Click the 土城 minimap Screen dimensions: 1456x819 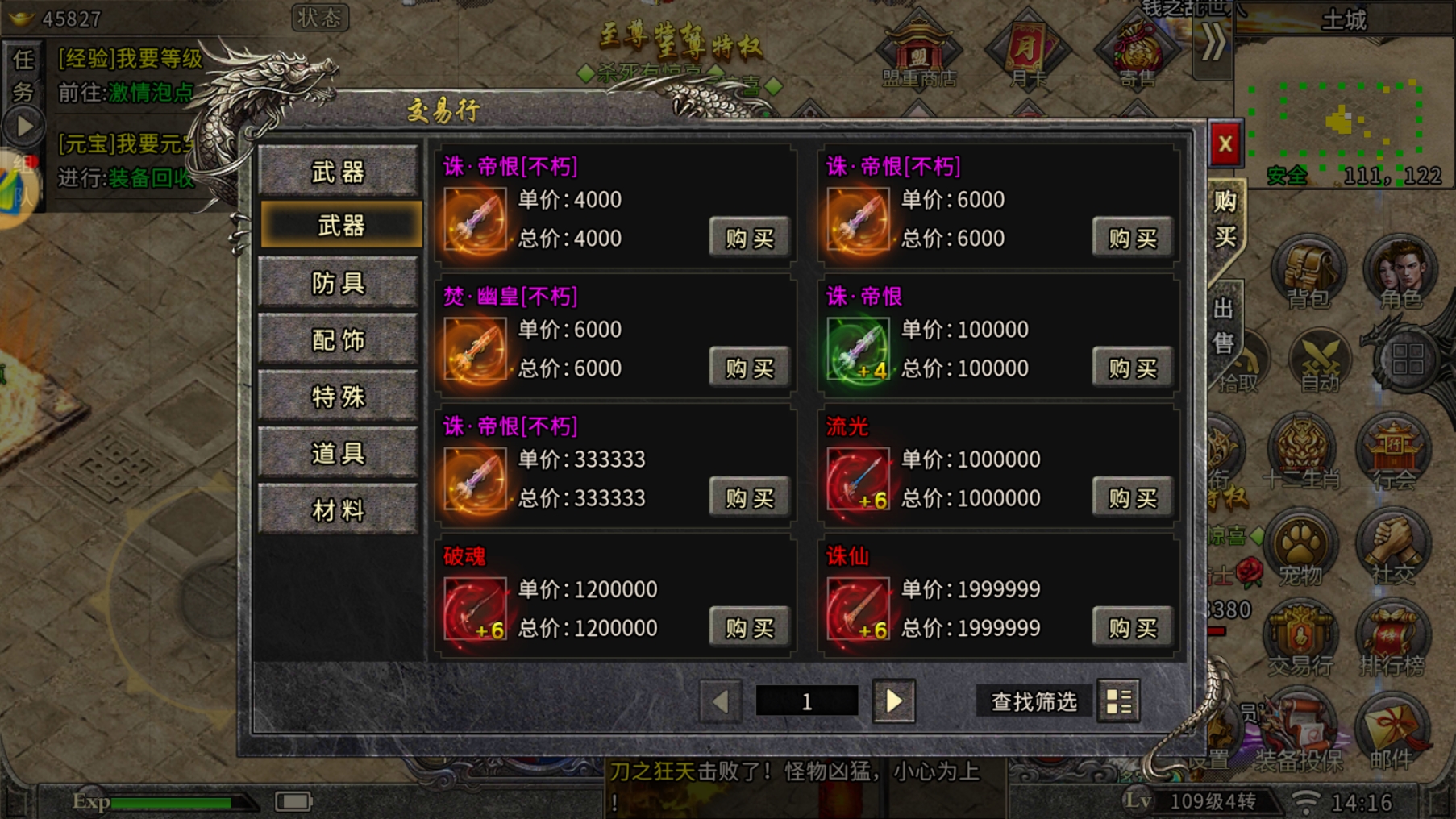click(x=1337, y=121)
